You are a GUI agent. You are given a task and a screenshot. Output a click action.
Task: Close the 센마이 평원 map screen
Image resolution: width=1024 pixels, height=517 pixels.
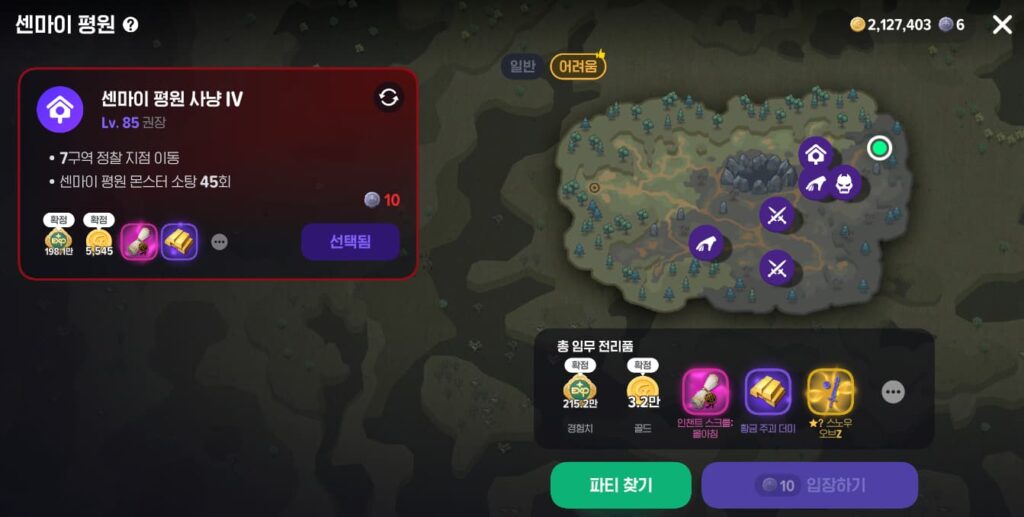pos(1001,25)
